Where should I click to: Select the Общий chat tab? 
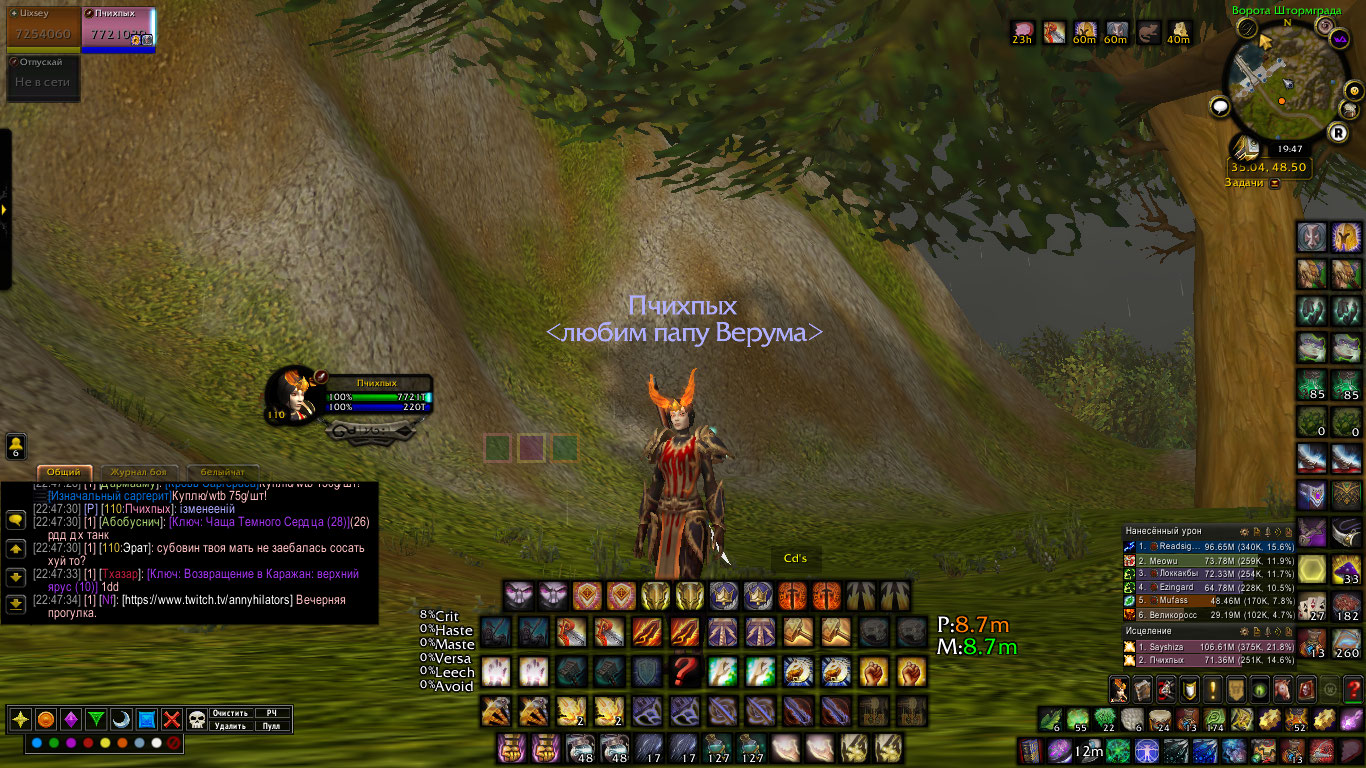pyautogui.click(x=64, y=472)
